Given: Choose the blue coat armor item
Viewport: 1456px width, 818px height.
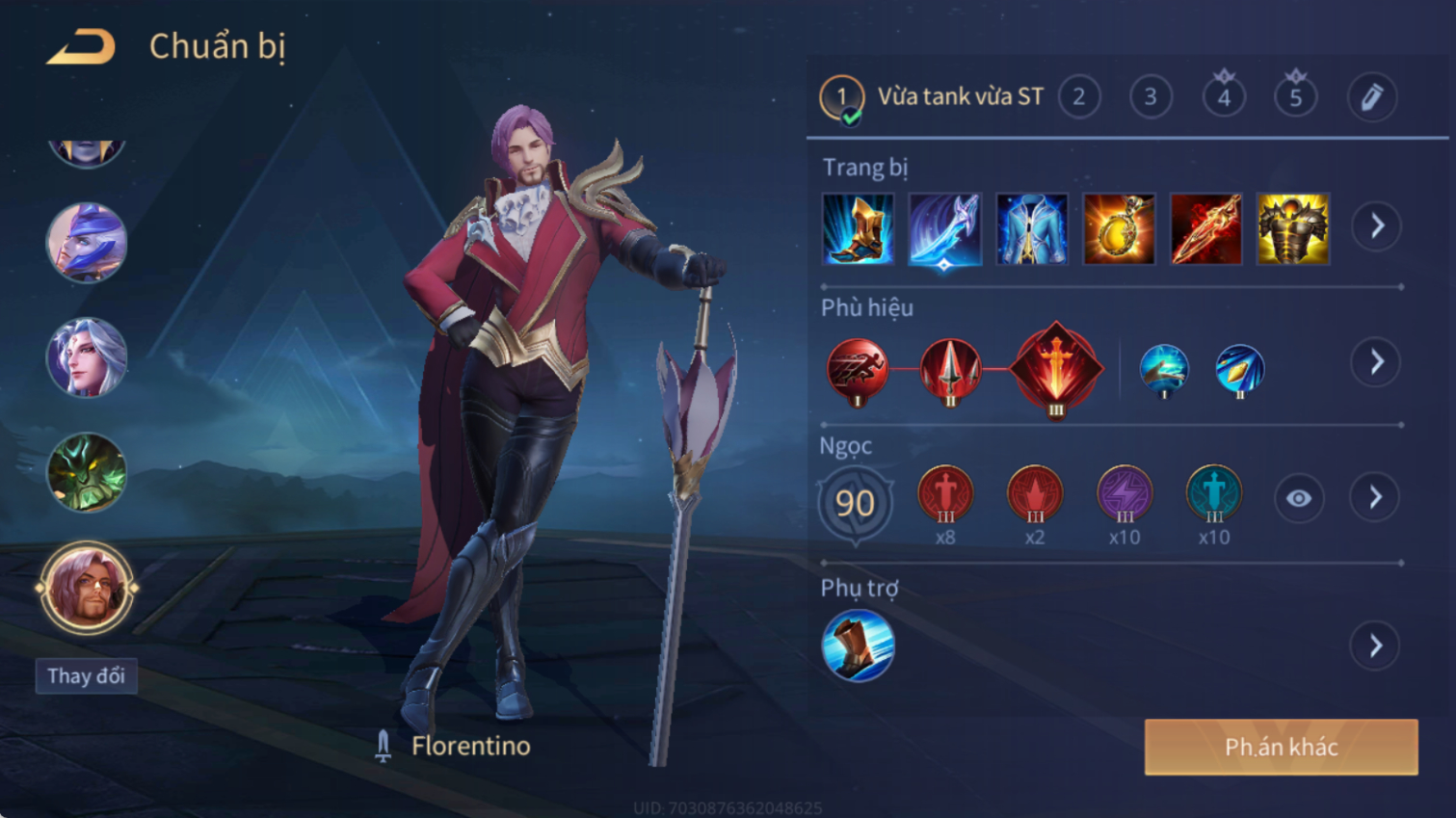Looking at the screenshot, I should pos(1032,229).
